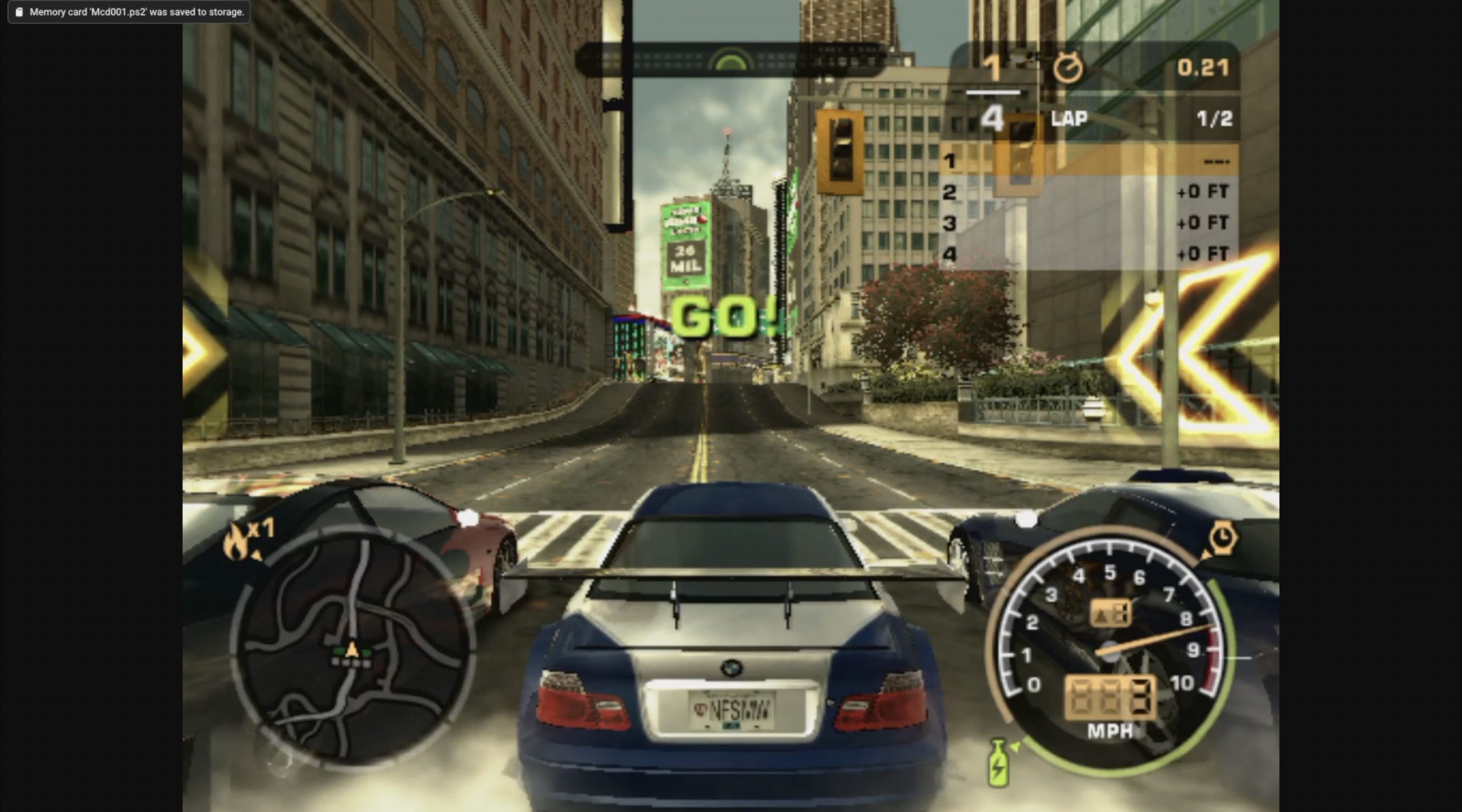The width and height of the screenshot is (1462, 812).
Task: Click the circular city minimap
Action: 352,646
